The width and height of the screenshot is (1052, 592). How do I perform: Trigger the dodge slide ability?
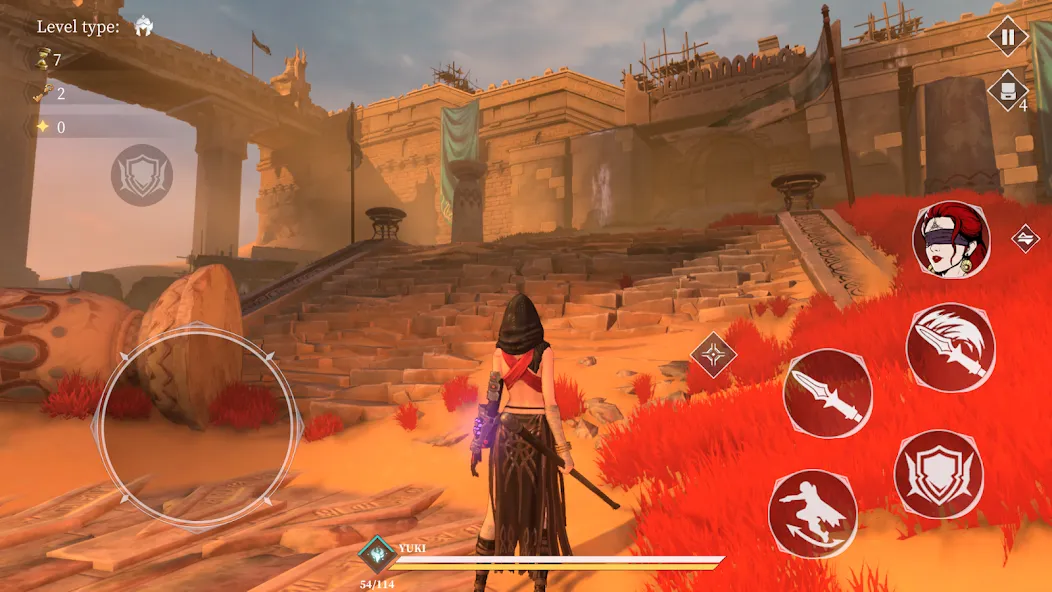812,513
